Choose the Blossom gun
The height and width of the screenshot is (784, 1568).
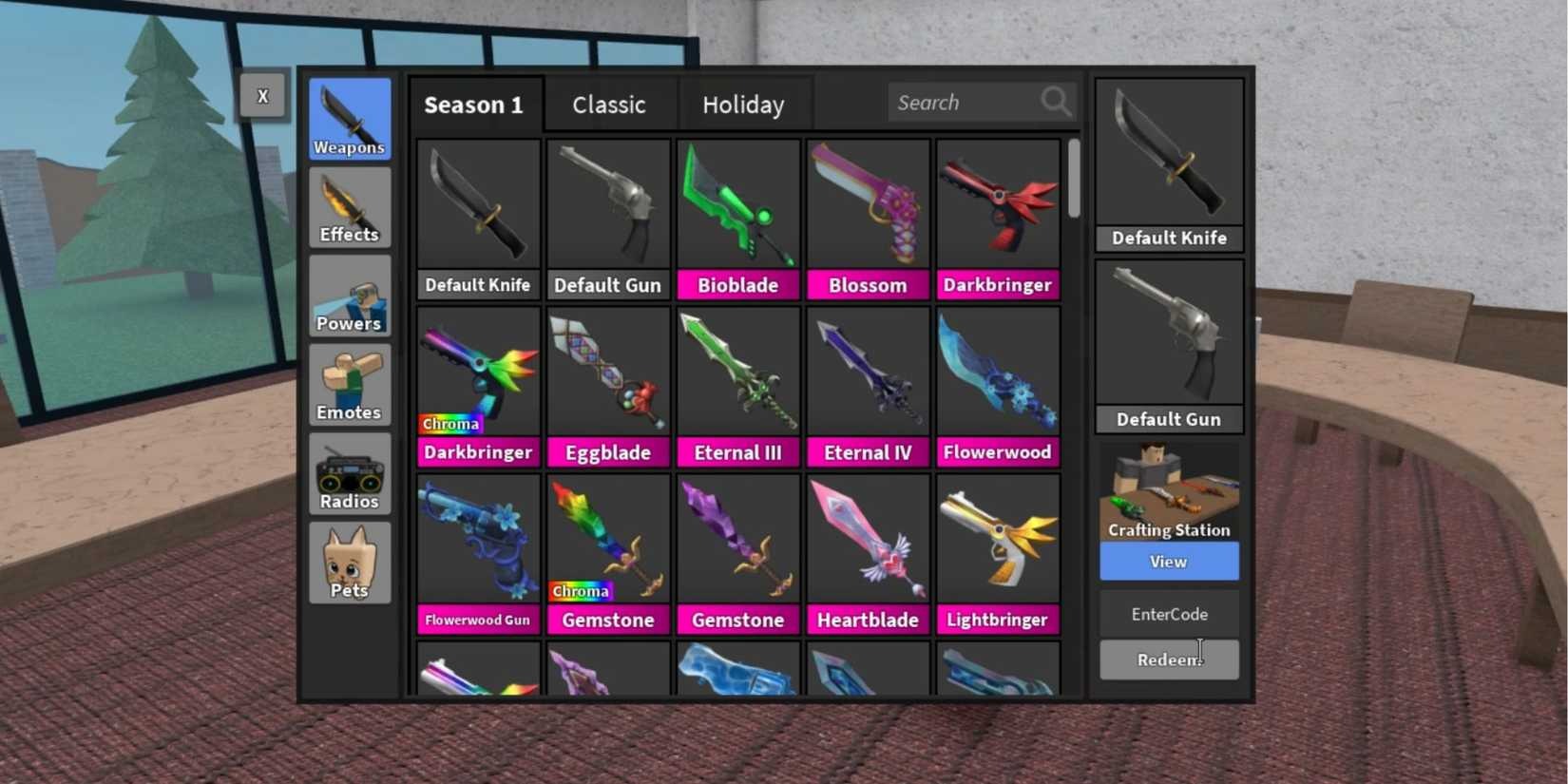pyautogui.click(x=868, y=220)
